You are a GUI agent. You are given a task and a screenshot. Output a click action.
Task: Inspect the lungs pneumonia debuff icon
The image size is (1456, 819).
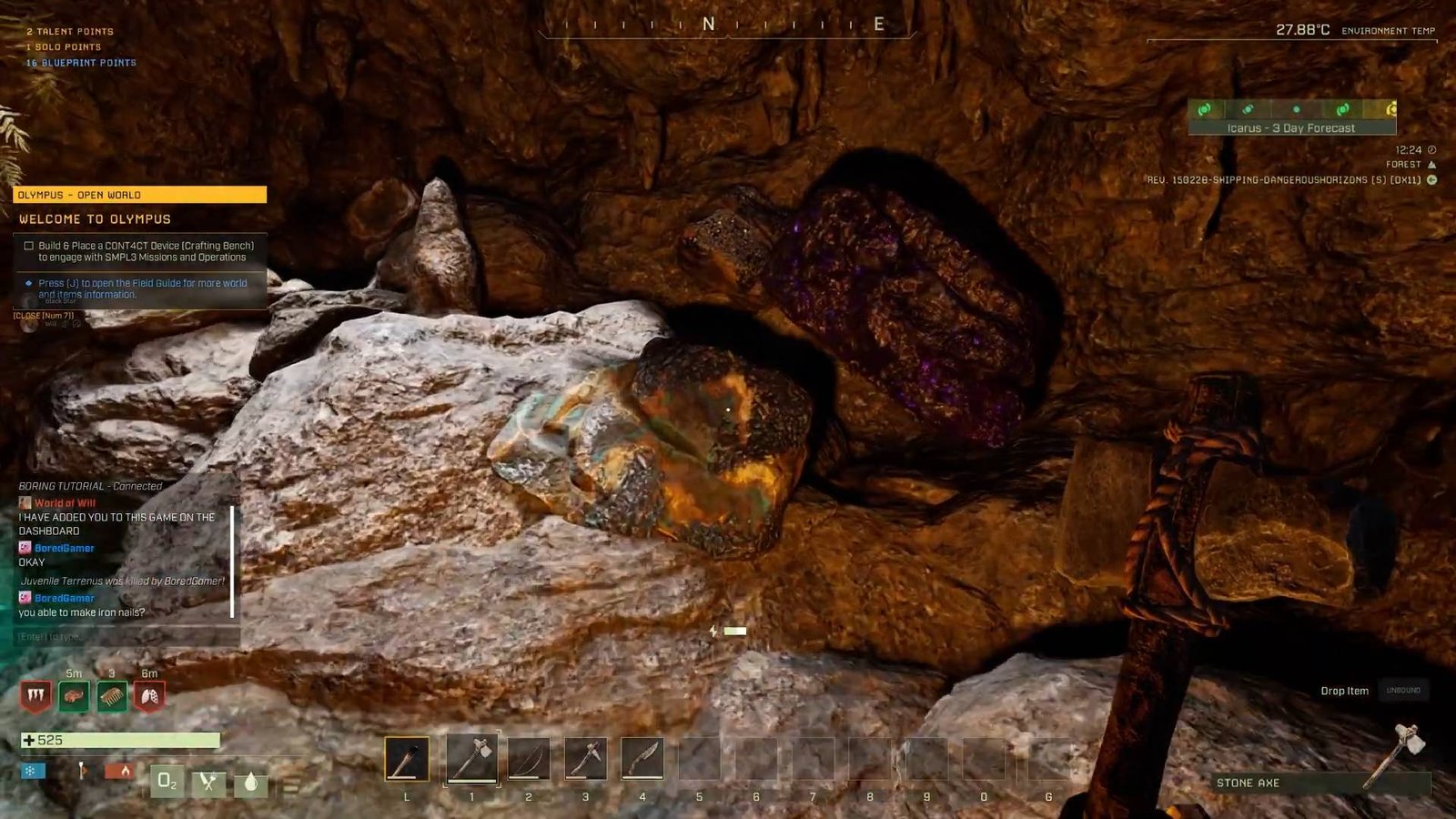pos(149,697)
